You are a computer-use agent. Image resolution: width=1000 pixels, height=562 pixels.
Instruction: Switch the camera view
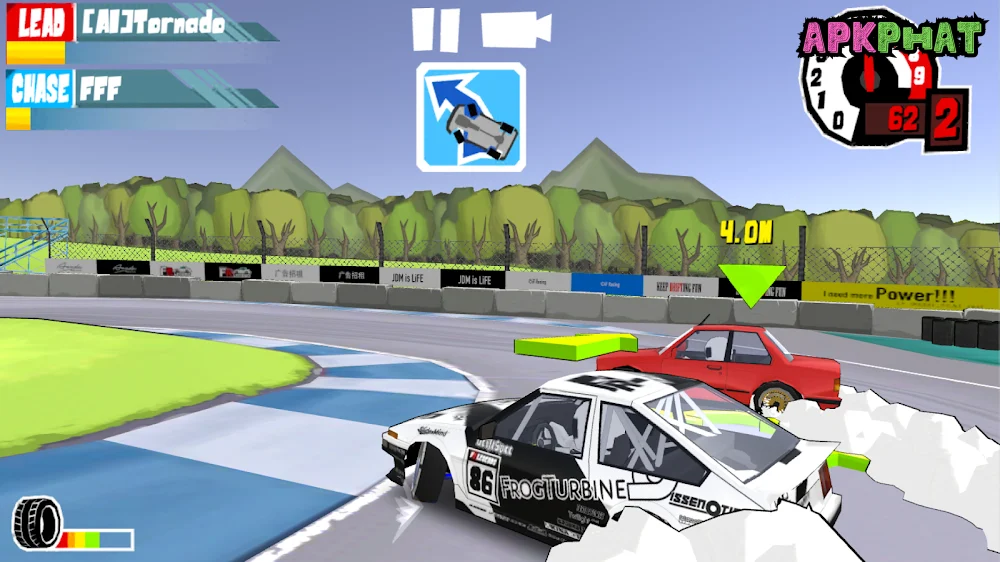[x=515, y=29]
